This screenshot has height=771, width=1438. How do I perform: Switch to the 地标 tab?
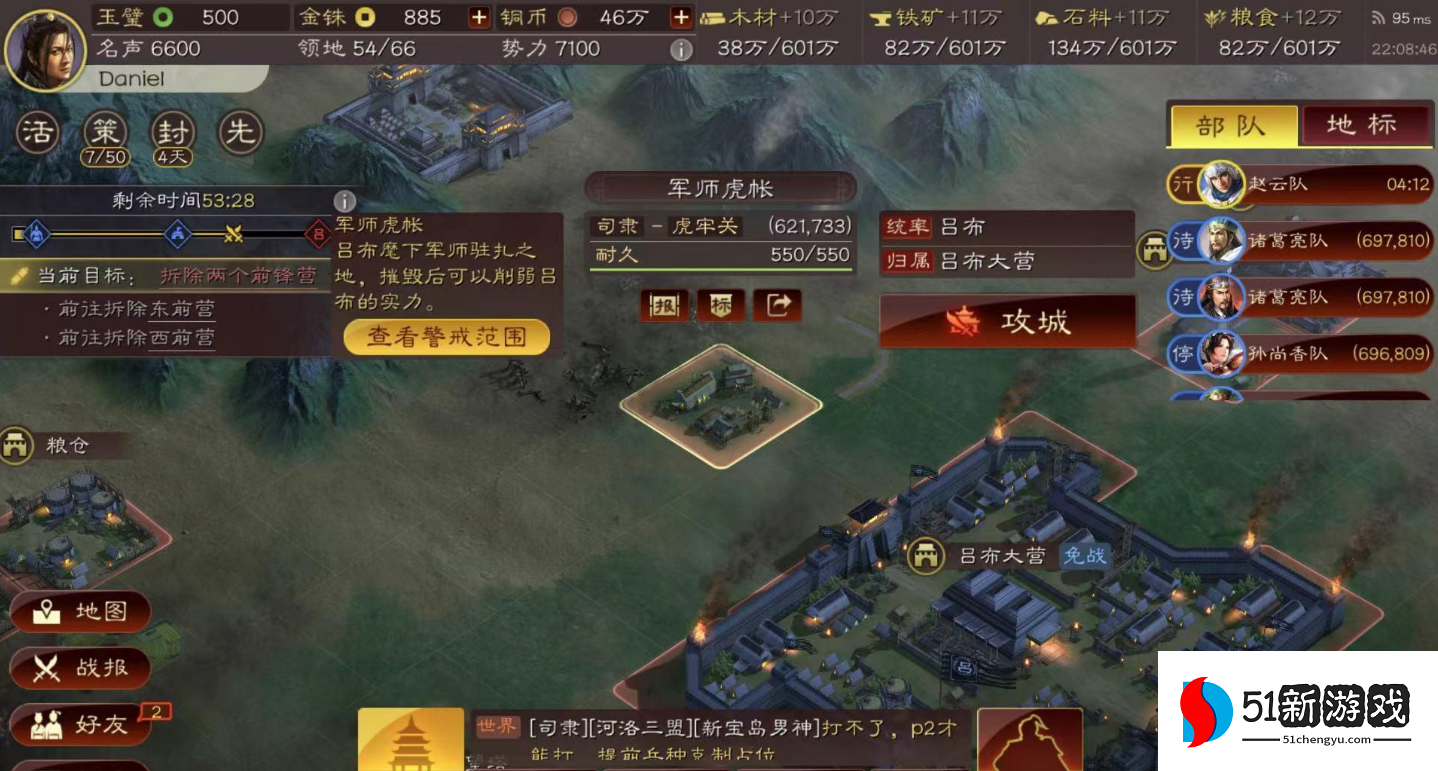[x=1366, y=124]
